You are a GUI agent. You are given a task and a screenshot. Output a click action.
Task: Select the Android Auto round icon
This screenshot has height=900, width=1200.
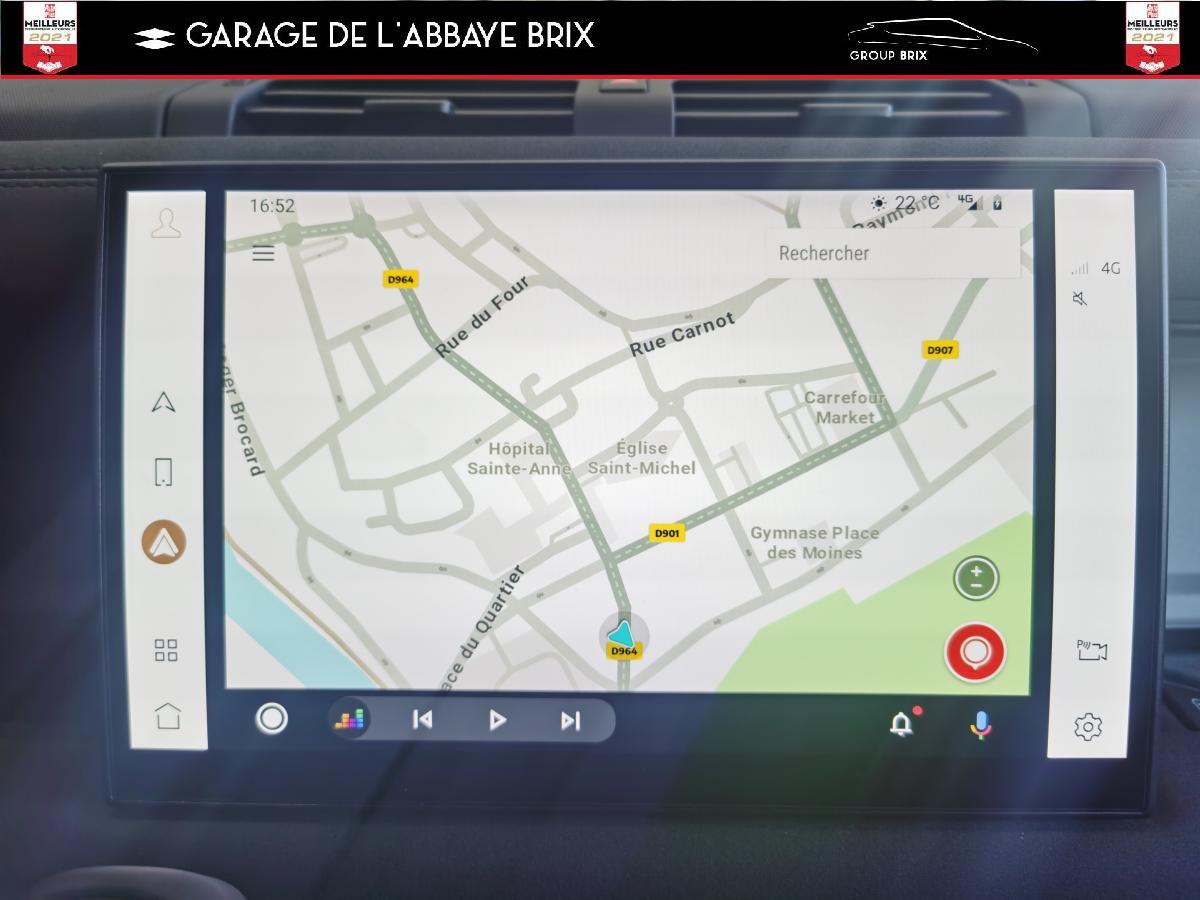point(164,543)
